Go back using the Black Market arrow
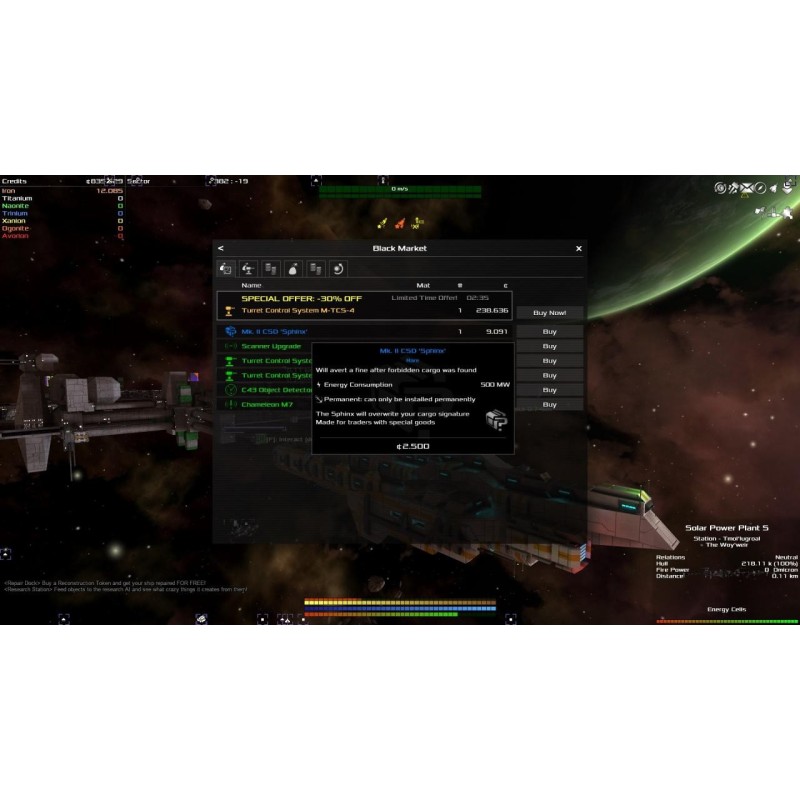This screenshot has height=800, width=800. (220, 248)
